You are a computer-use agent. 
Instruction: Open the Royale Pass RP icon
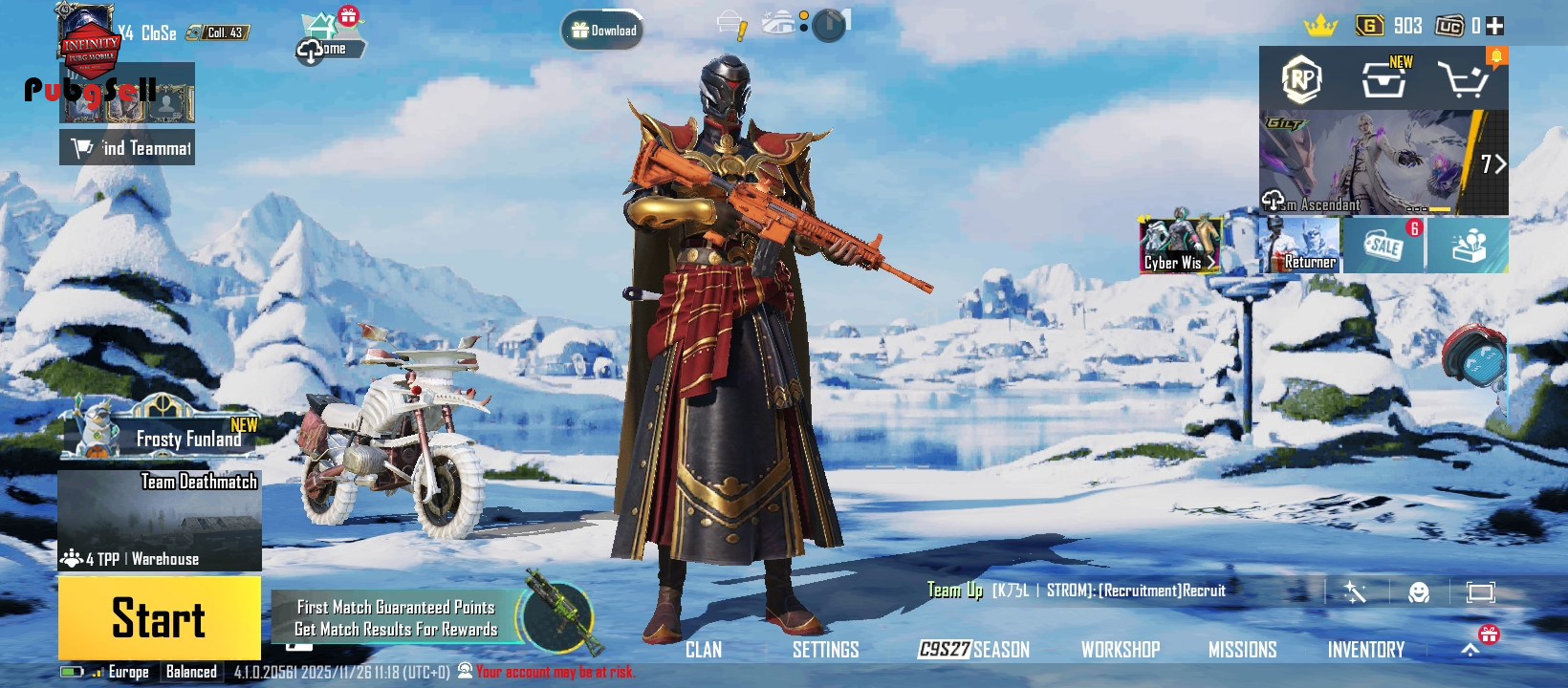click(x=1301, y=80)
